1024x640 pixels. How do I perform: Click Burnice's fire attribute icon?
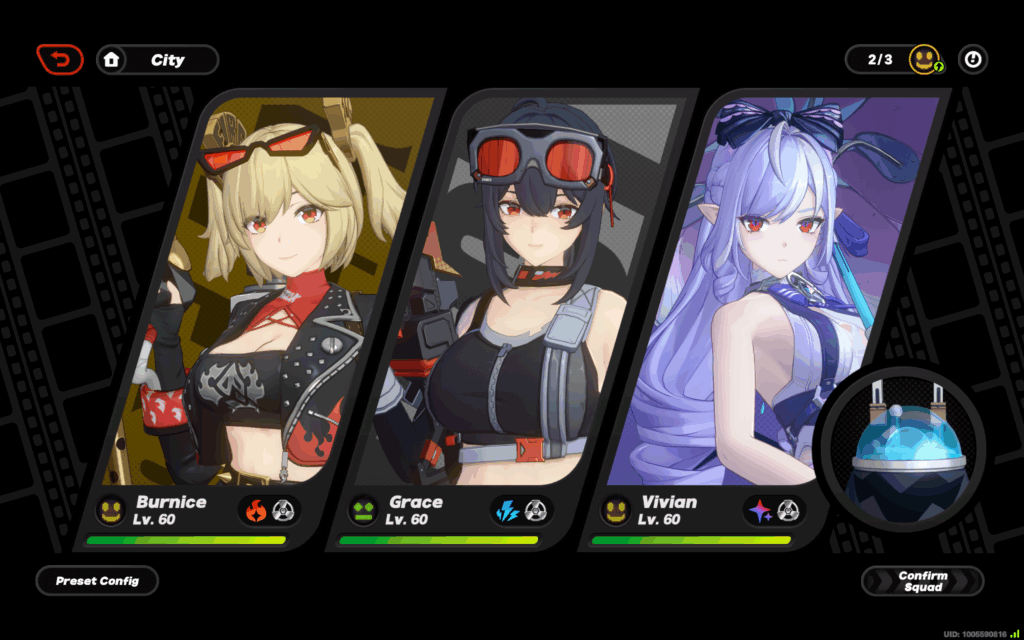[257, 511]
